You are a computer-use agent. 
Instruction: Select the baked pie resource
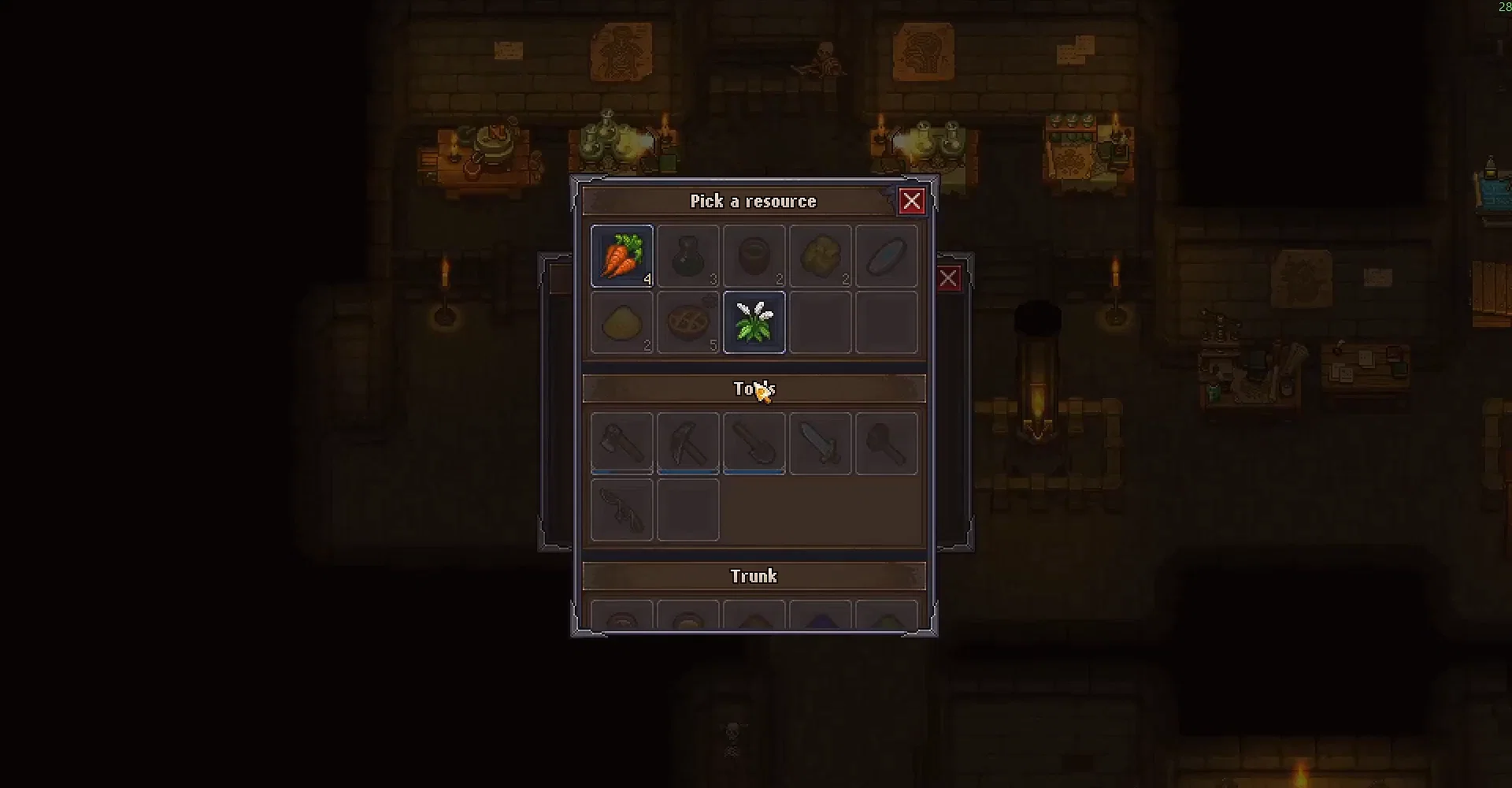pyautogui.click(x=687, y=322)
